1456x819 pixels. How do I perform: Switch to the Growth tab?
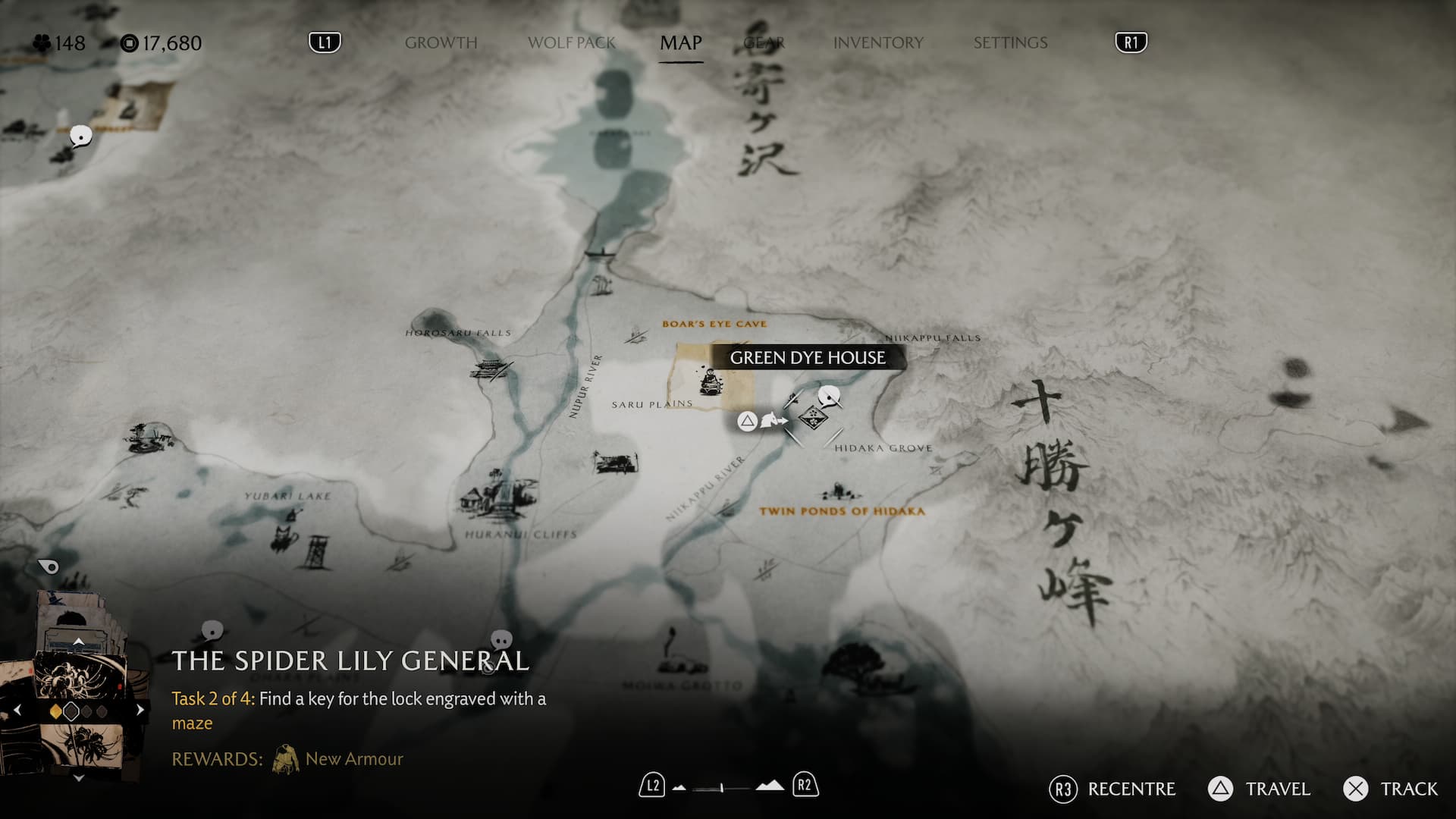click(x=441, y=42)
